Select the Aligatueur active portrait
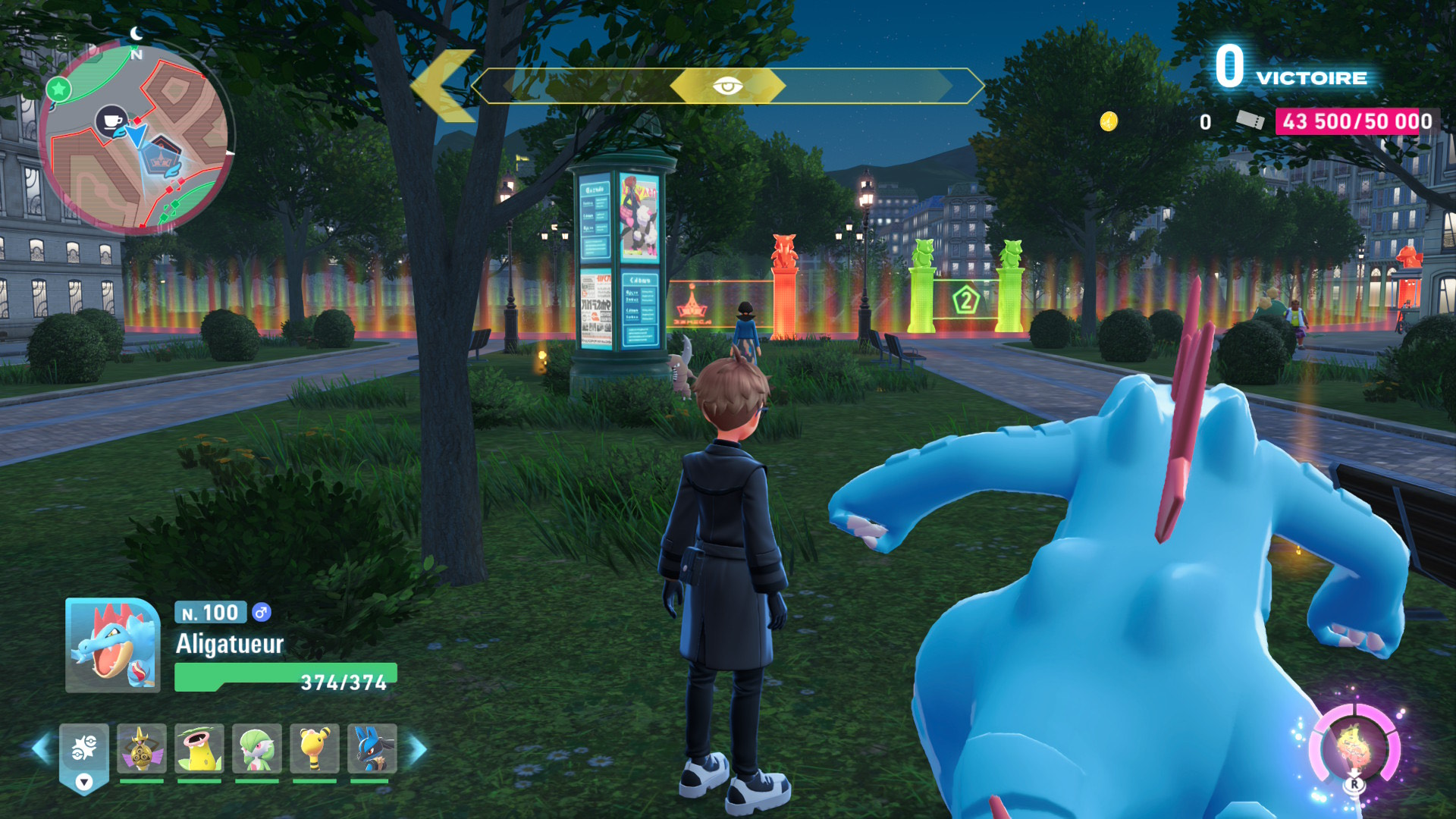Image resolution: width=1456 pixels, height=819 pixels. pos(113,645)
